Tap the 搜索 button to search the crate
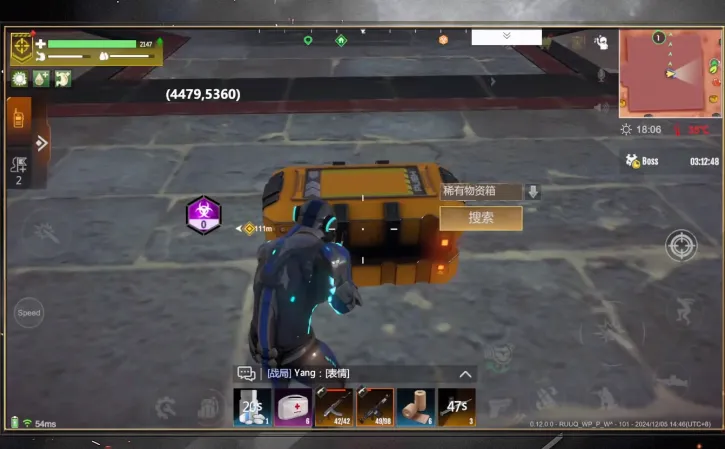Viewport: 725px width, 449px height. (x=481, y=218)
